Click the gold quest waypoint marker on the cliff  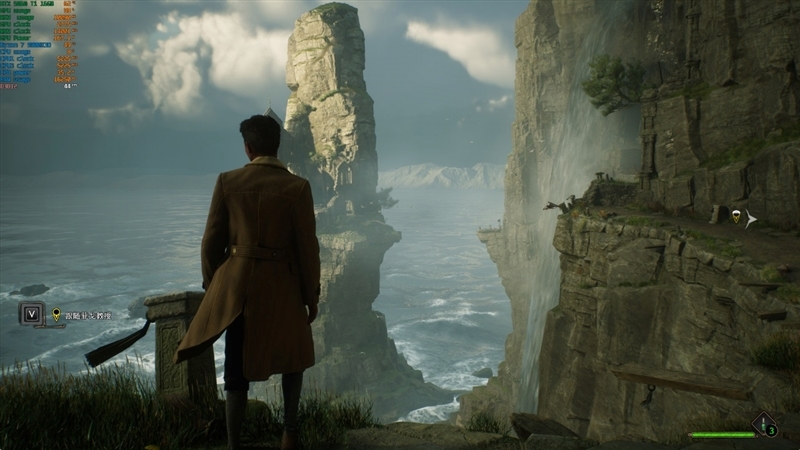tap(736, 217)
